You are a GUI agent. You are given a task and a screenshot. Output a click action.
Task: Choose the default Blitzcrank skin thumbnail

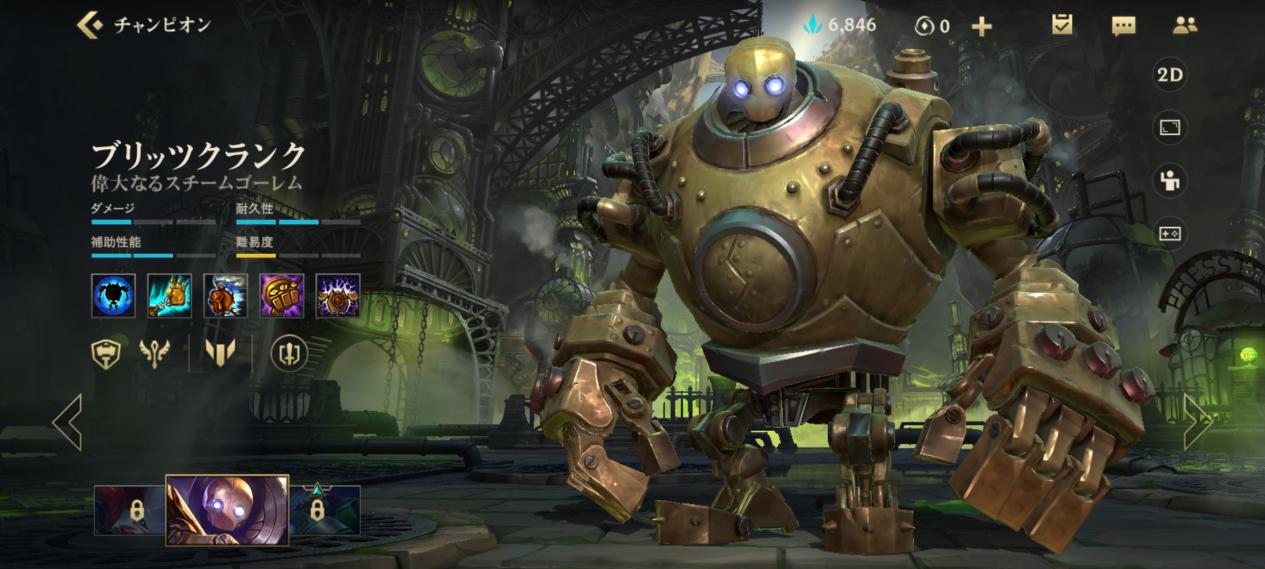227,510
